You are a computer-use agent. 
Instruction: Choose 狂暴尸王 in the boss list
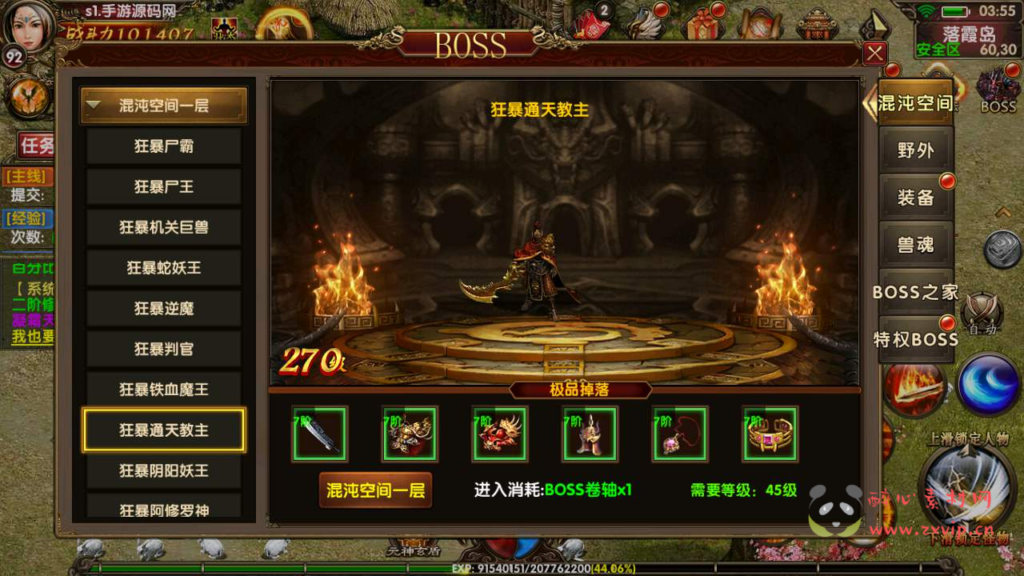[164, 187]
